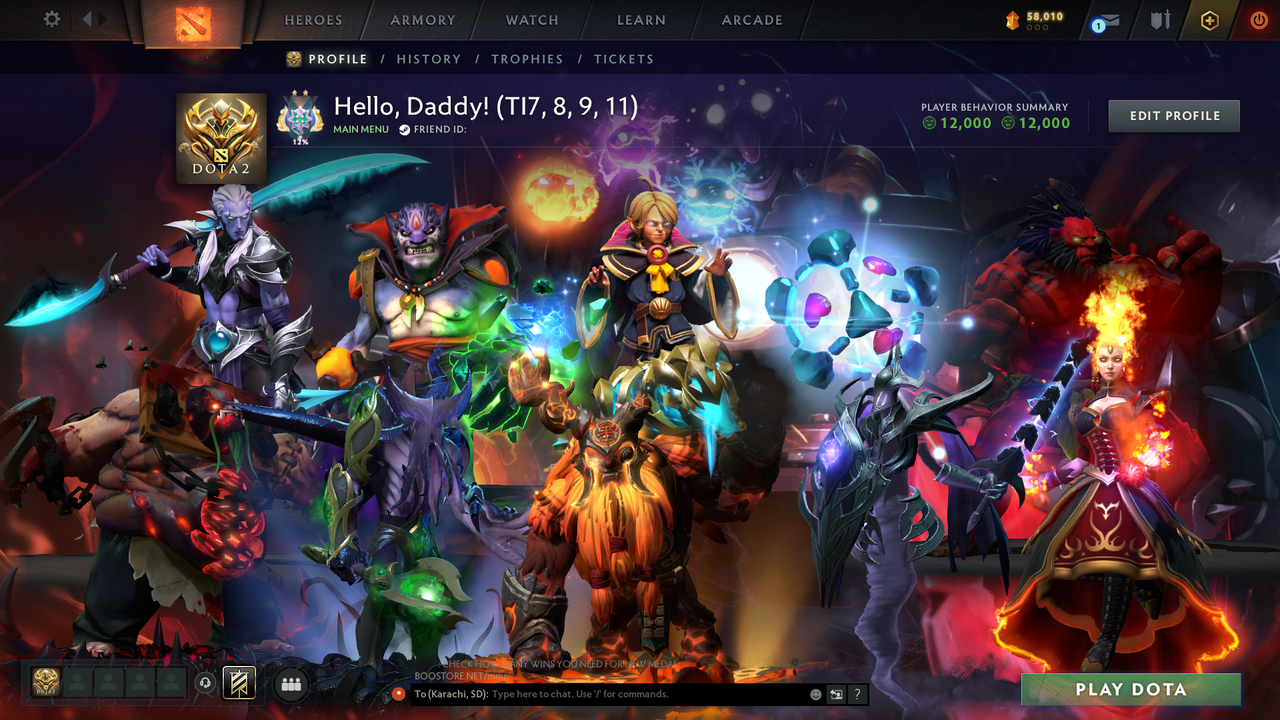The height and width of the screenshot is (720, 1280).
Task: Open the ARCADE menu item
Action: point(751,20)
